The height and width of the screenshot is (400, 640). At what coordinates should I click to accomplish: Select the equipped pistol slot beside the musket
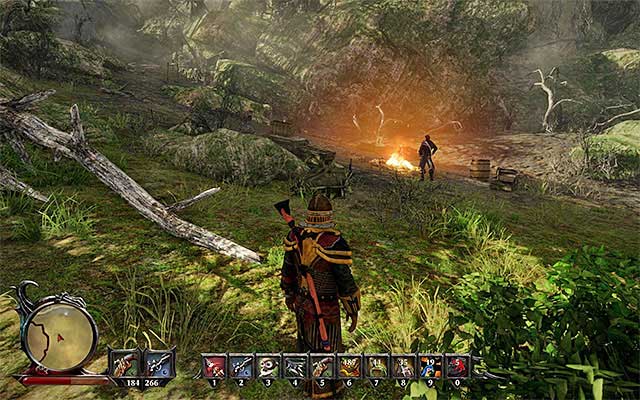[159, 363]
